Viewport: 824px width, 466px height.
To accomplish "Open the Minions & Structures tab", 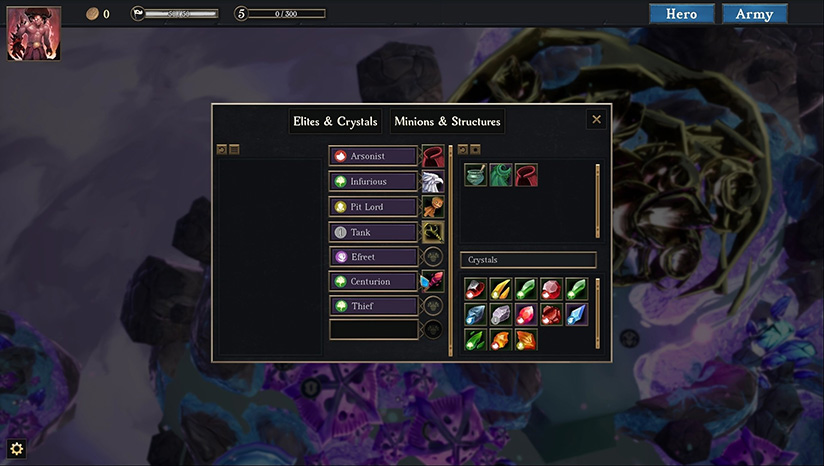I will (x=447, y=122).
